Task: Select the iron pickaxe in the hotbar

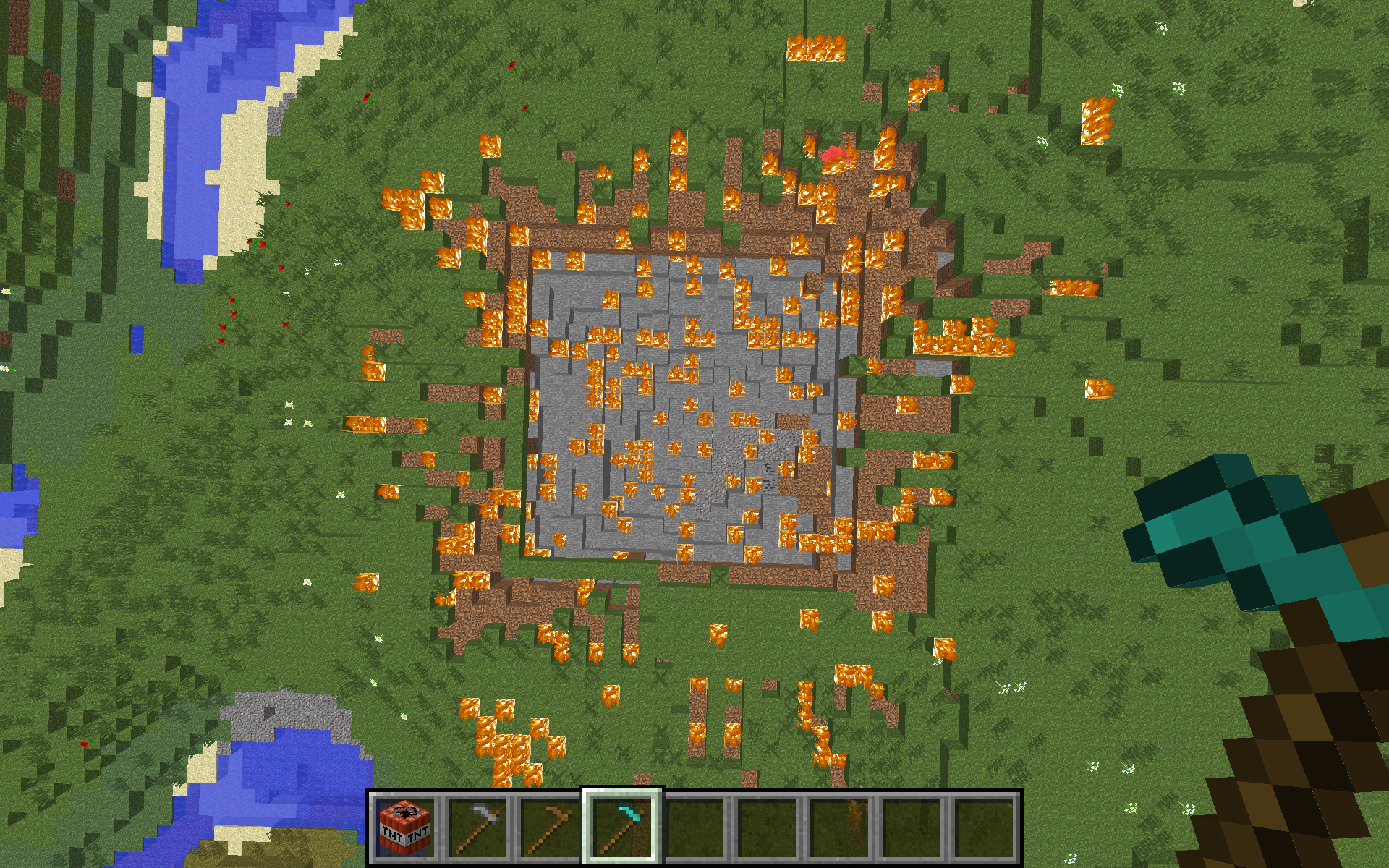Action: (477, 827)
